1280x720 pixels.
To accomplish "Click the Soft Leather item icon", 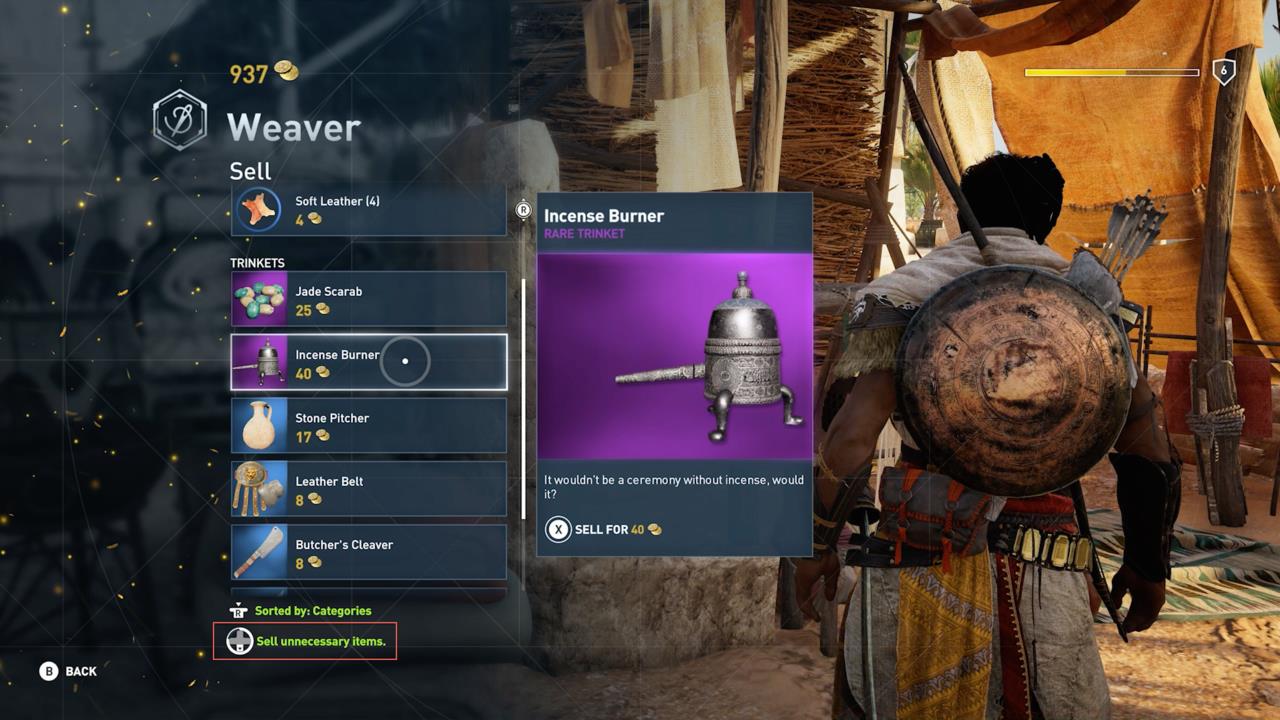I will pyautogui.click(x=259, y=209).
